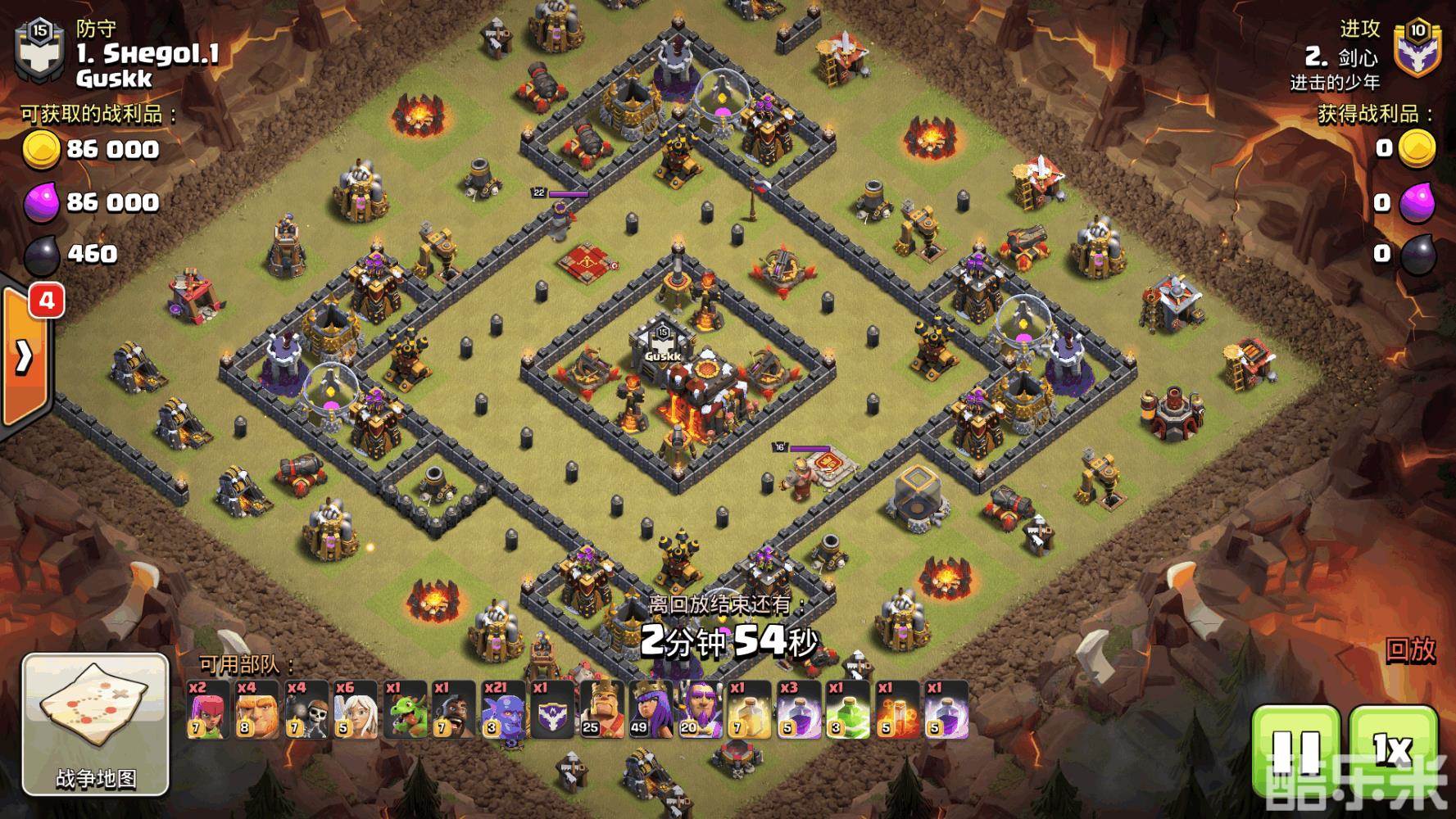Open the war map (战争地图)
The image size is (1456, 819).
coord(95,725)
